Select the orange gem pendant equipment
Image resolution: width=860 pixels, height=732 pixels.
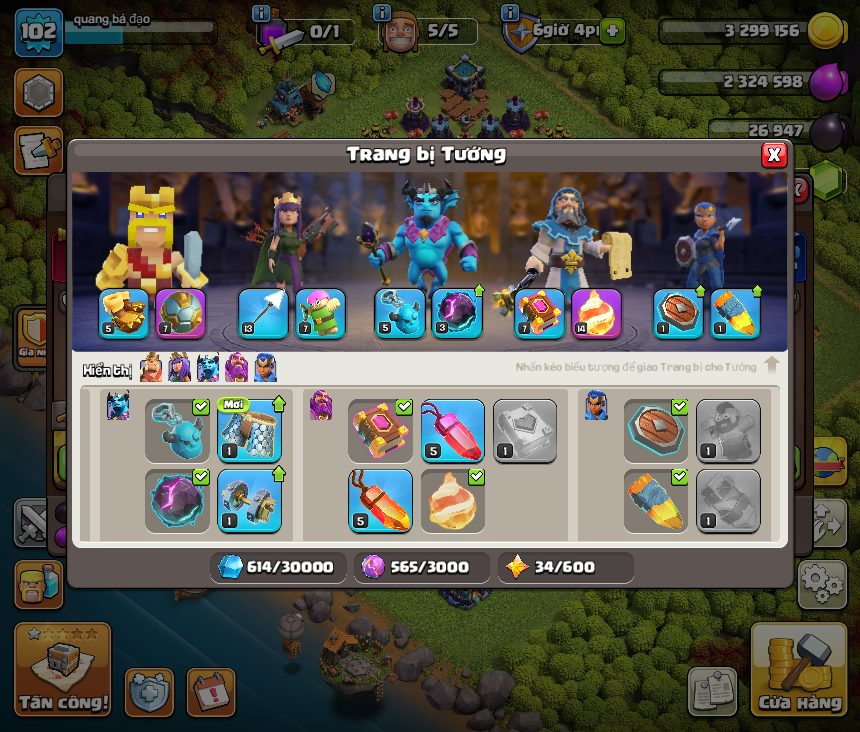point(380,500)
